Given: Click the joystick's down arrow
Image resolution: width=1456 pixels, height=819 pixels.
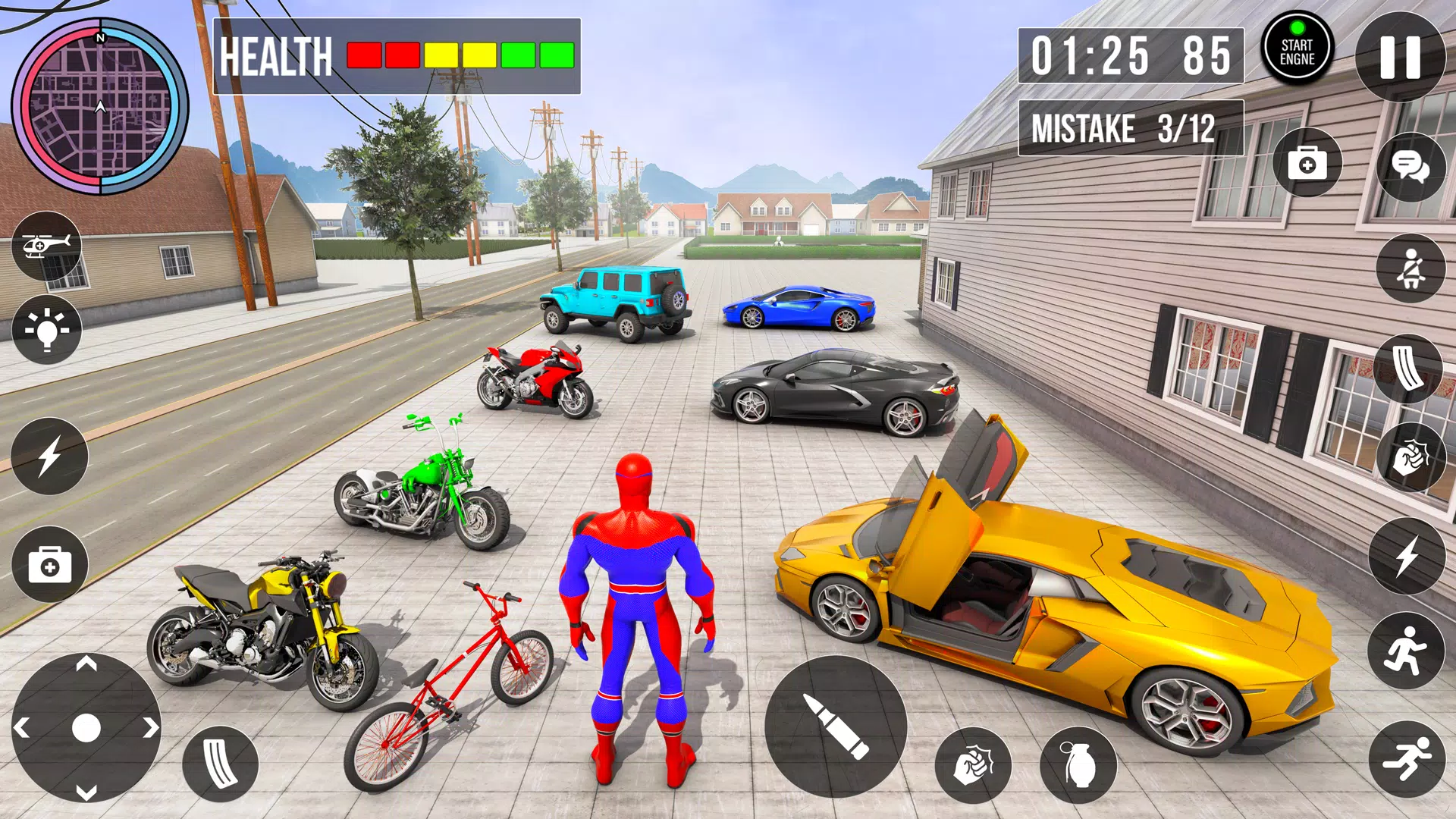Looking at the screenshot, I should [86, 792].
